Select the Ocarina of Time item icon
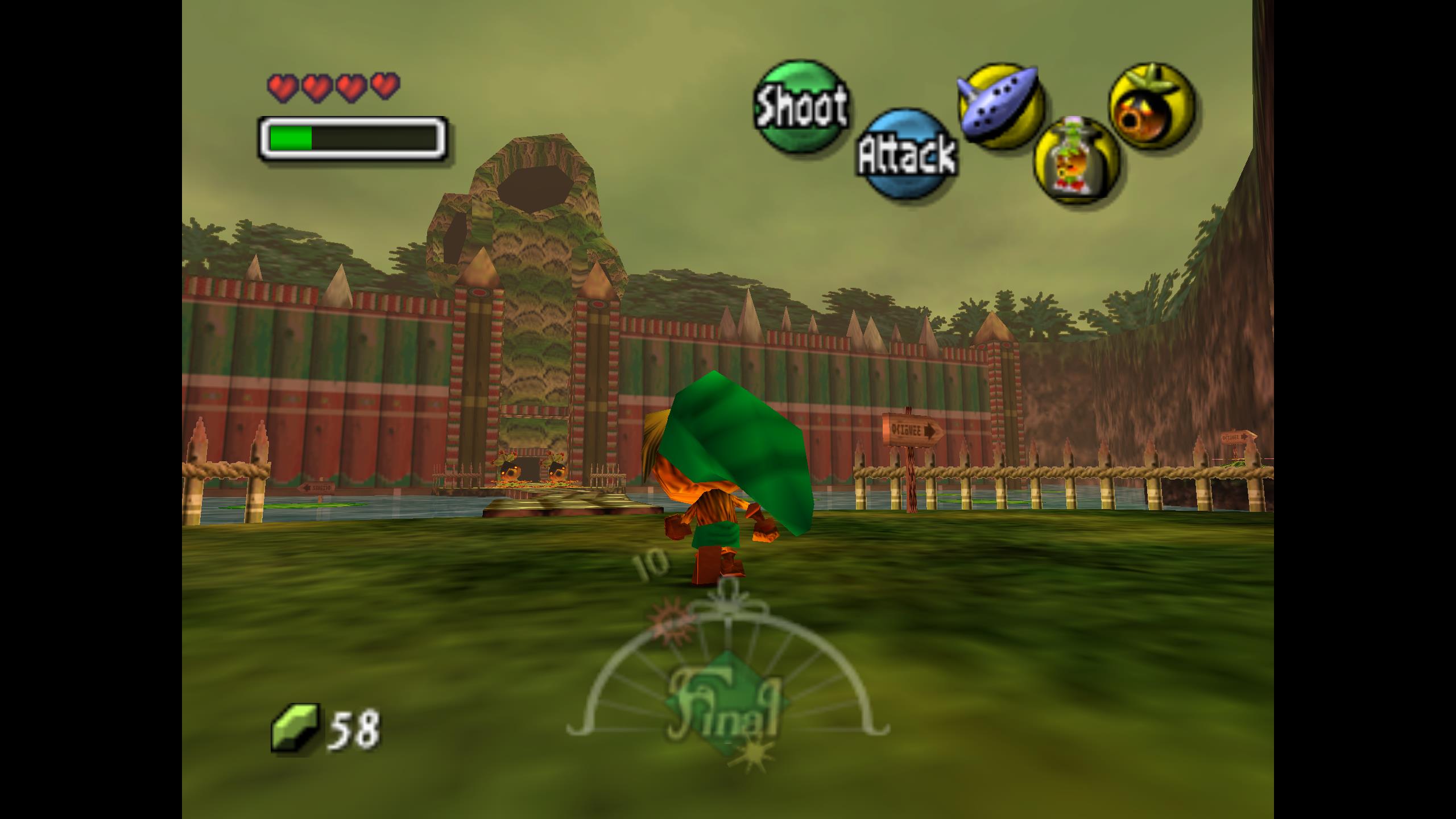Screen dimensions: 1456x819 pyautogui.click(x=1000, y=106)
